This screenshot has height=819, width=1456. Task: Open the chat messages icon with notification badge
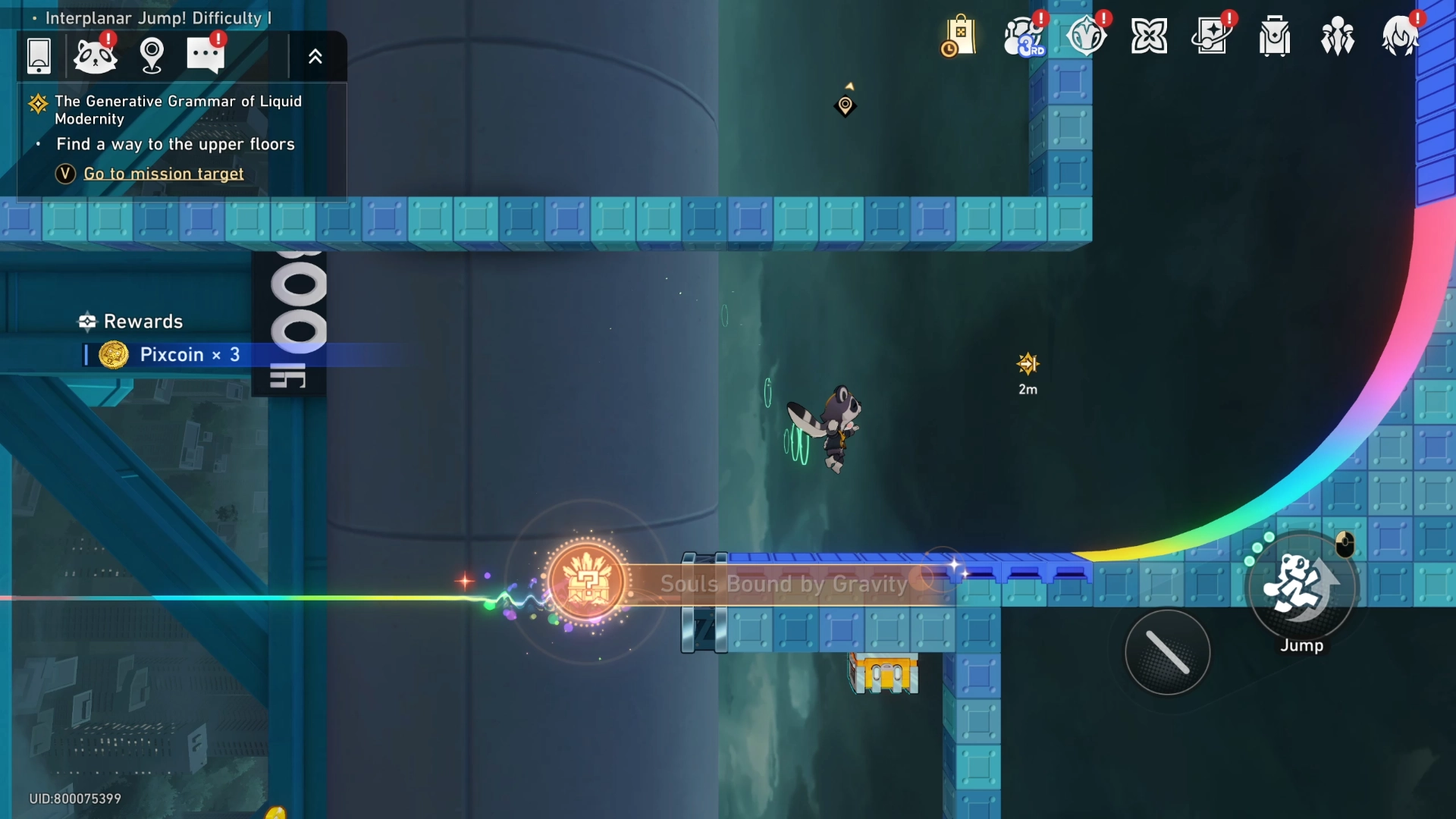point(205,55)
